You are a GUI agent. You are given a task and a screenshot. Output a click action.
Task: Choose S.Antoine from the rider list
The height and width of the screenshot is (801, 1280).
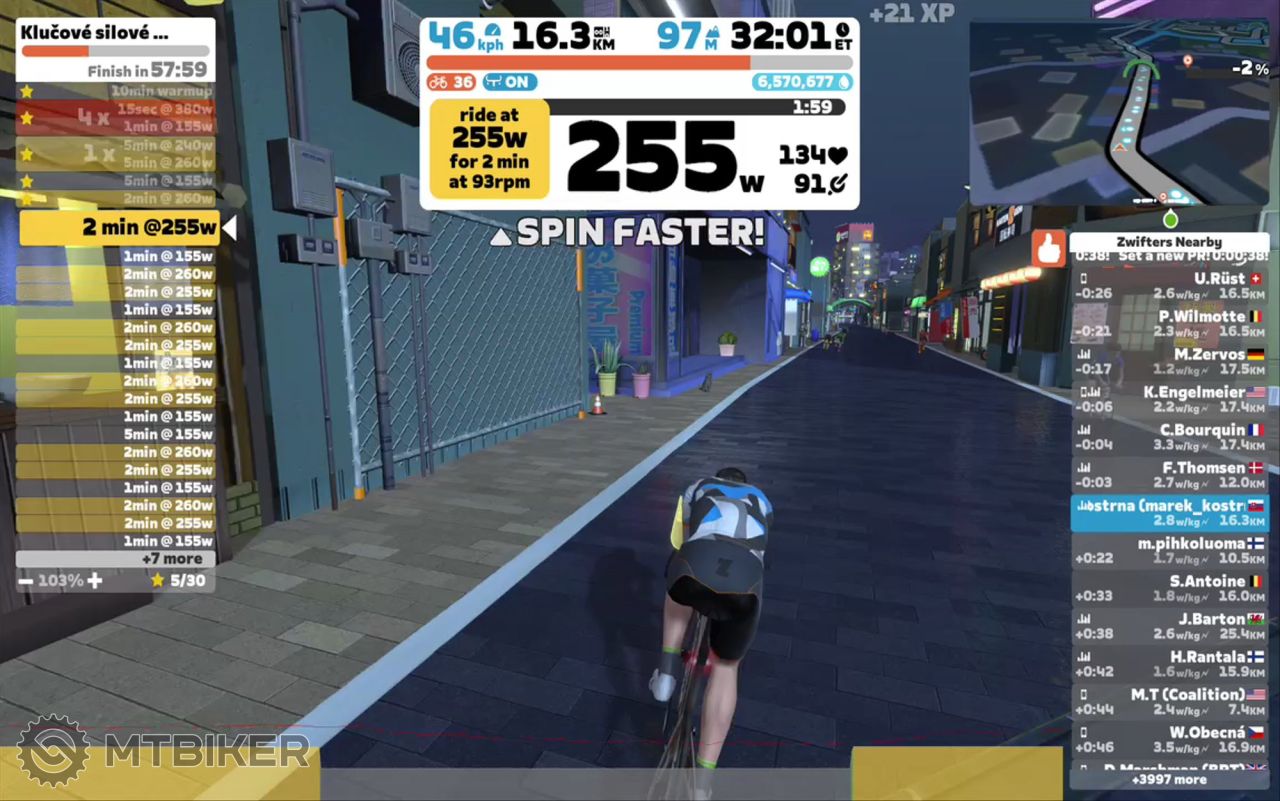1169,588
